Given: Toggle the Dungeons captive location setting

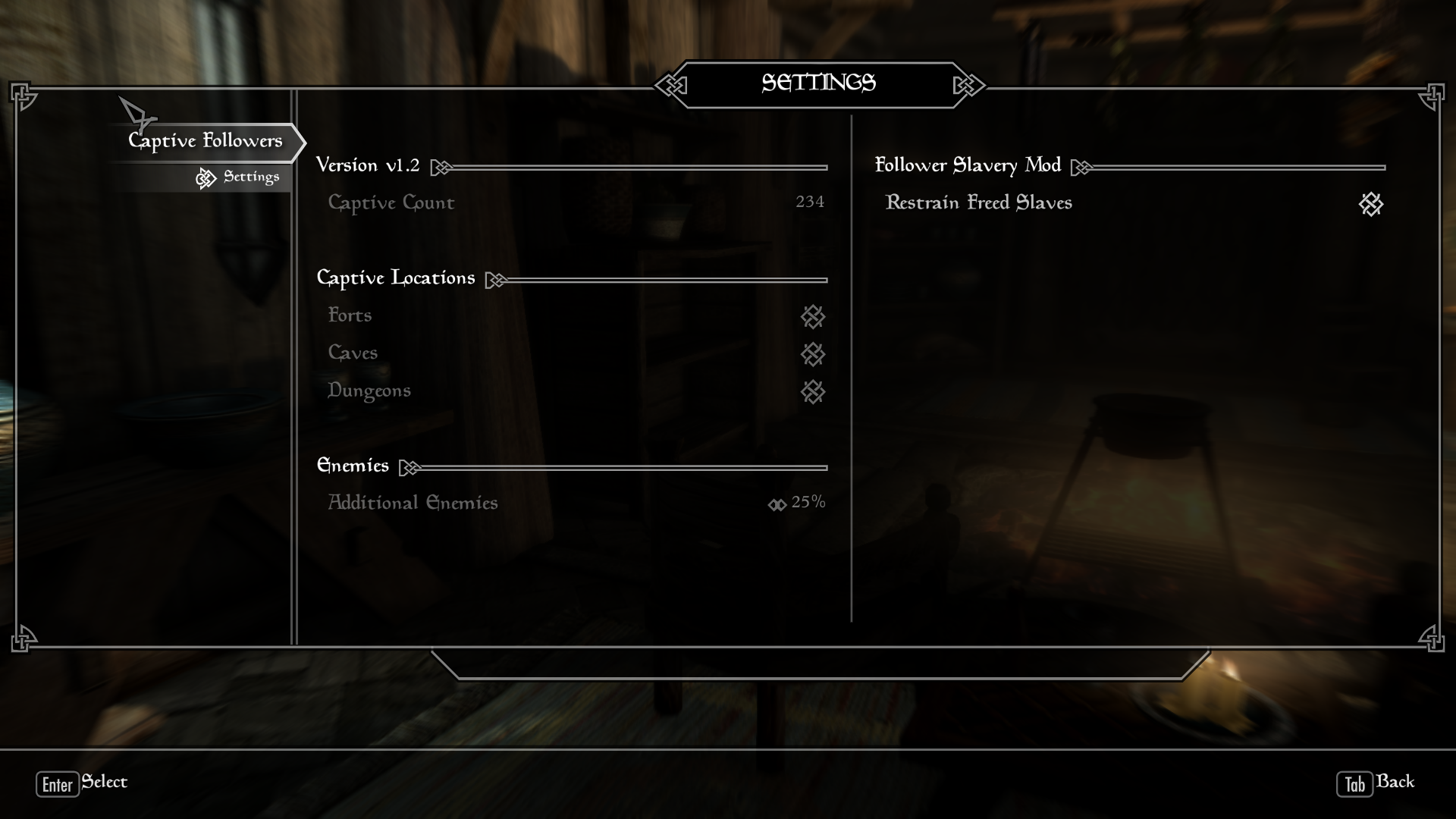Looking at the screenshot, I should click(x=812, y=393).
